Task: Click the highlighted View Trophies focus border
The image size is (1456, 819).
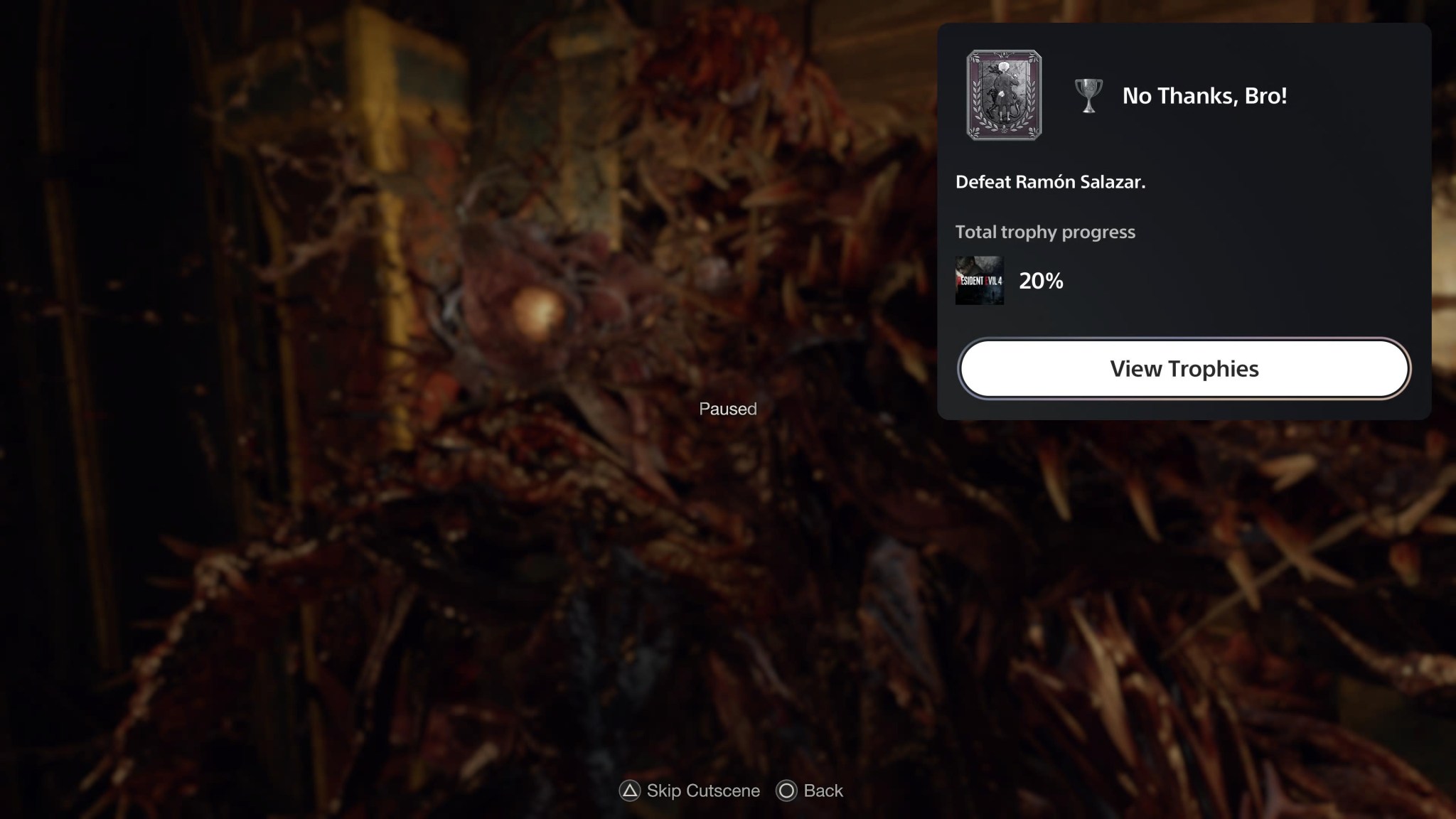Action: click(x=1182, y=368)
